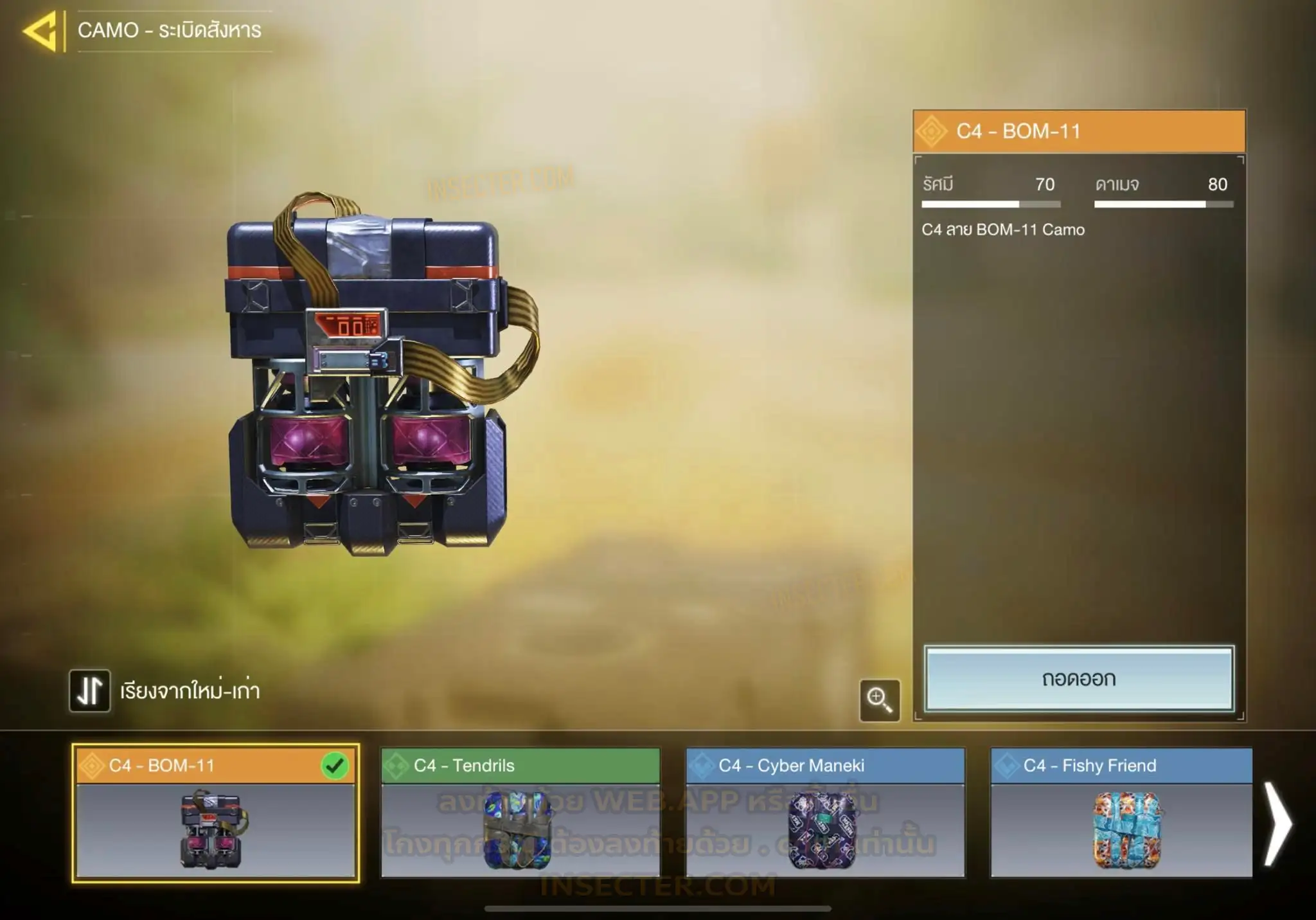Select the C4 - BOM-11 camo card

(x=215, y=813)
